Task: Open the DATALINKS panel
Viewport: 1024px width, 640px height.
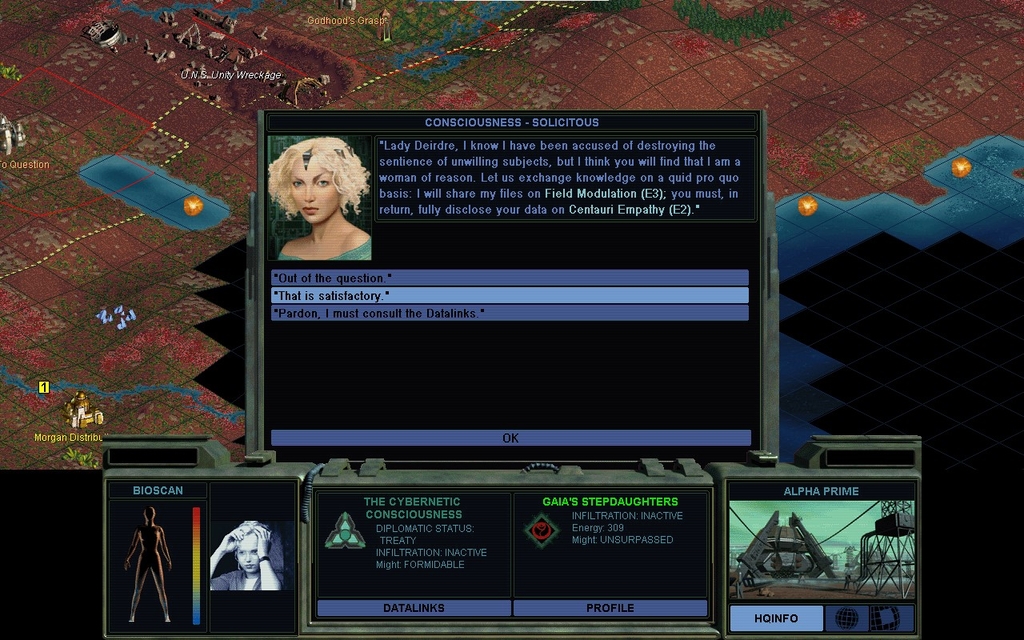Action: coord(414,608)
